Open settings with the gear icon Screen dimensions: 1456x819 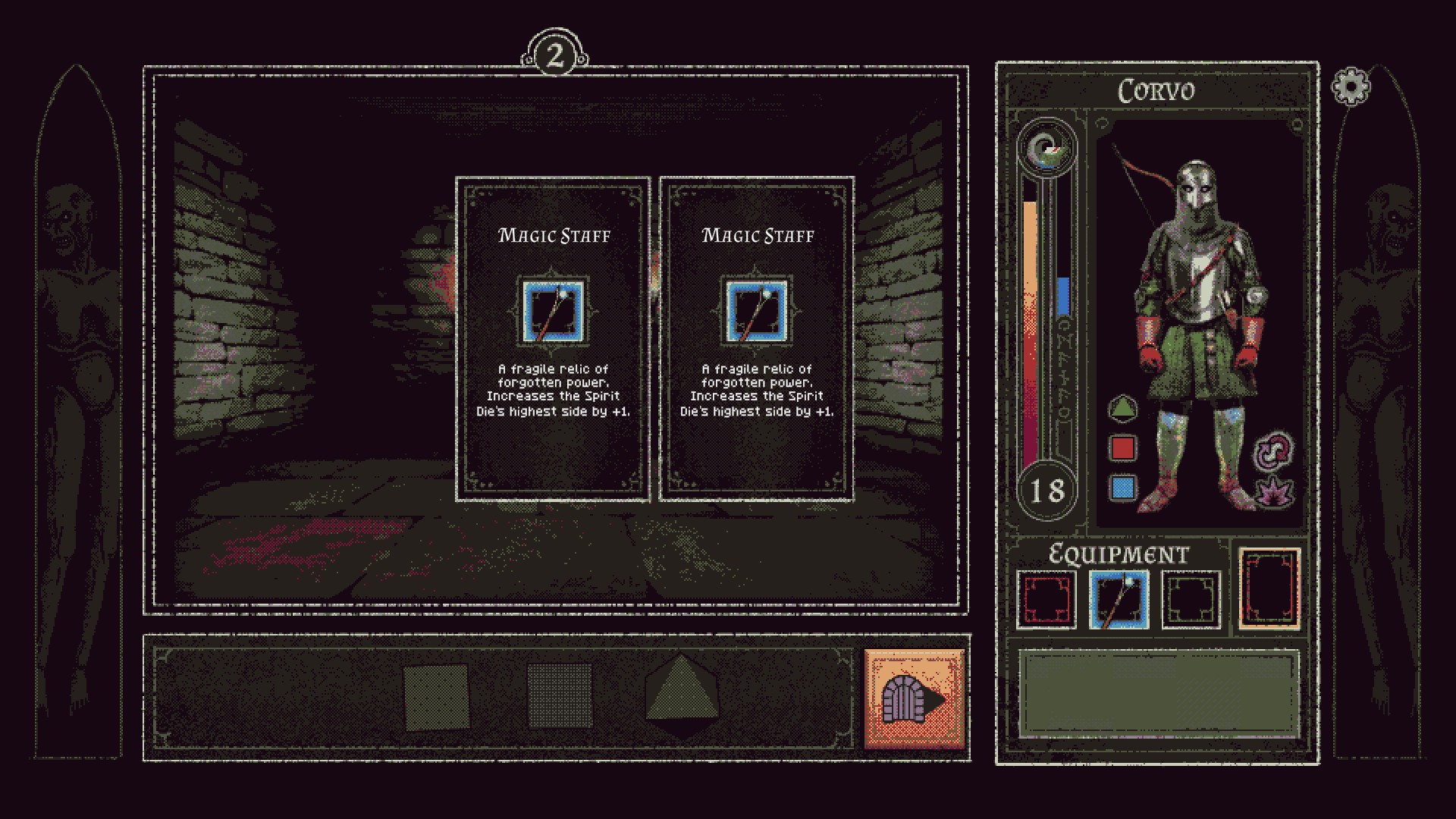click(x=1351, y=87)
